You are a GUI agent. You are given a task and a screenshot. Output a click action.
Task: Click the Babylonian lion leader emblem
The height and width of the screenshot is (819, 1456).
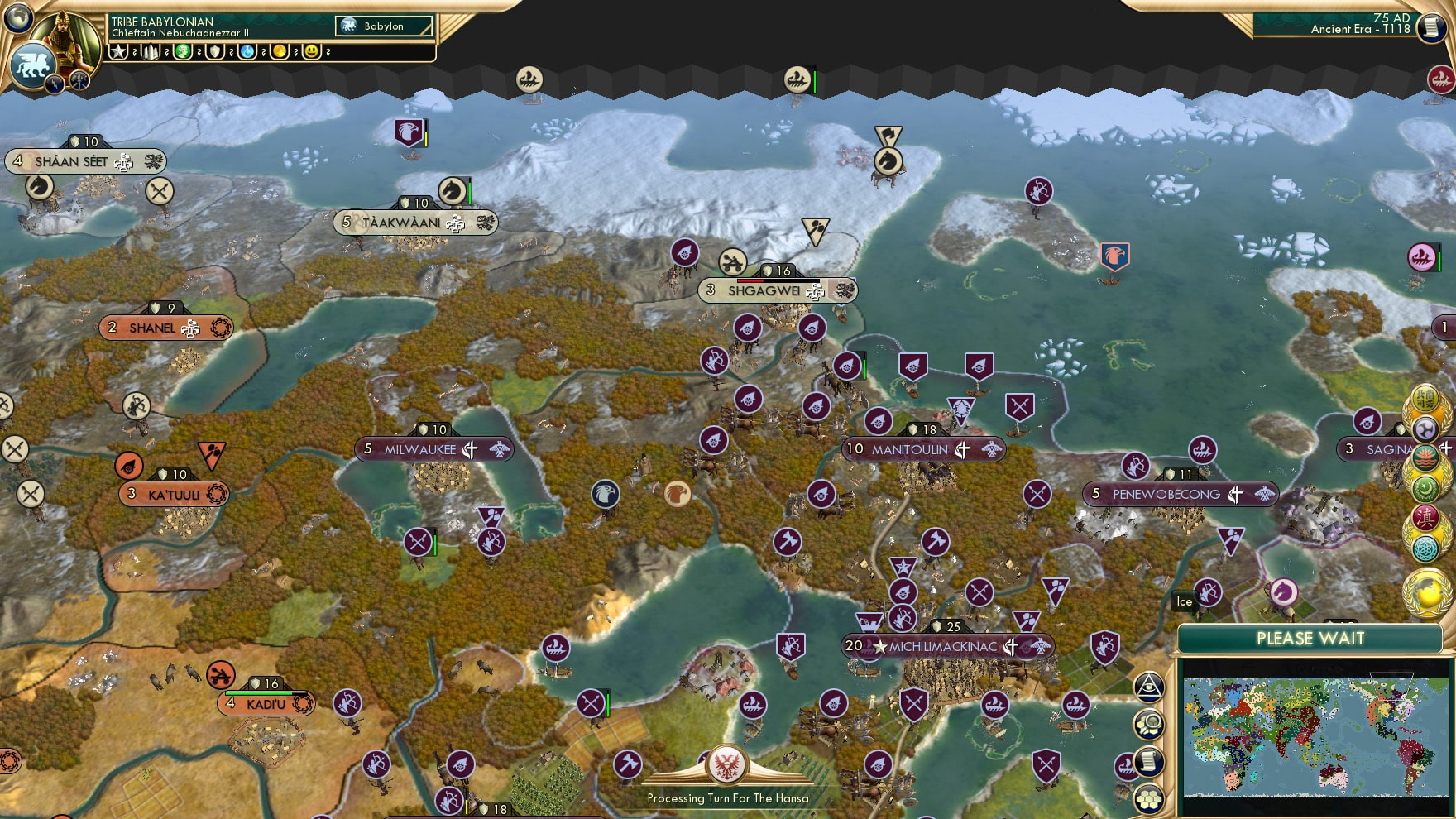tap(32, 65)
